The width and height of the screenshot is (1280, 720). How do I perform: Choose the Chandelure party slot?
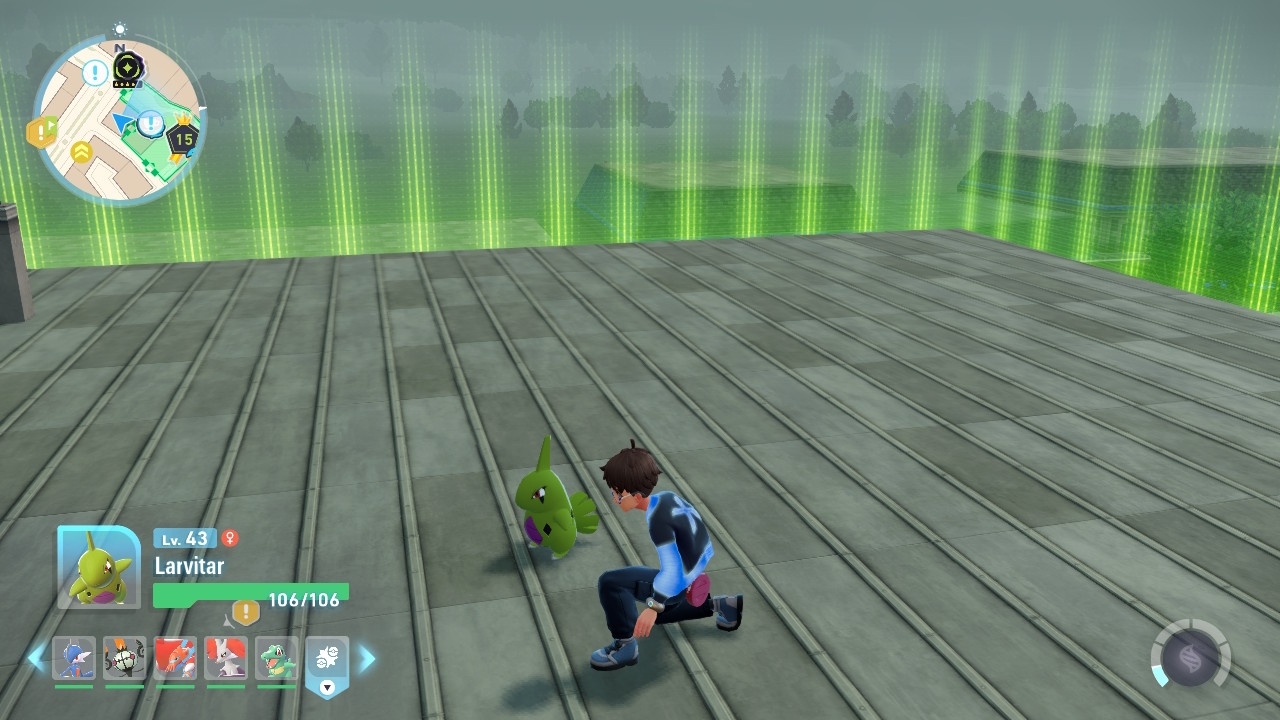tap(125, 659)
